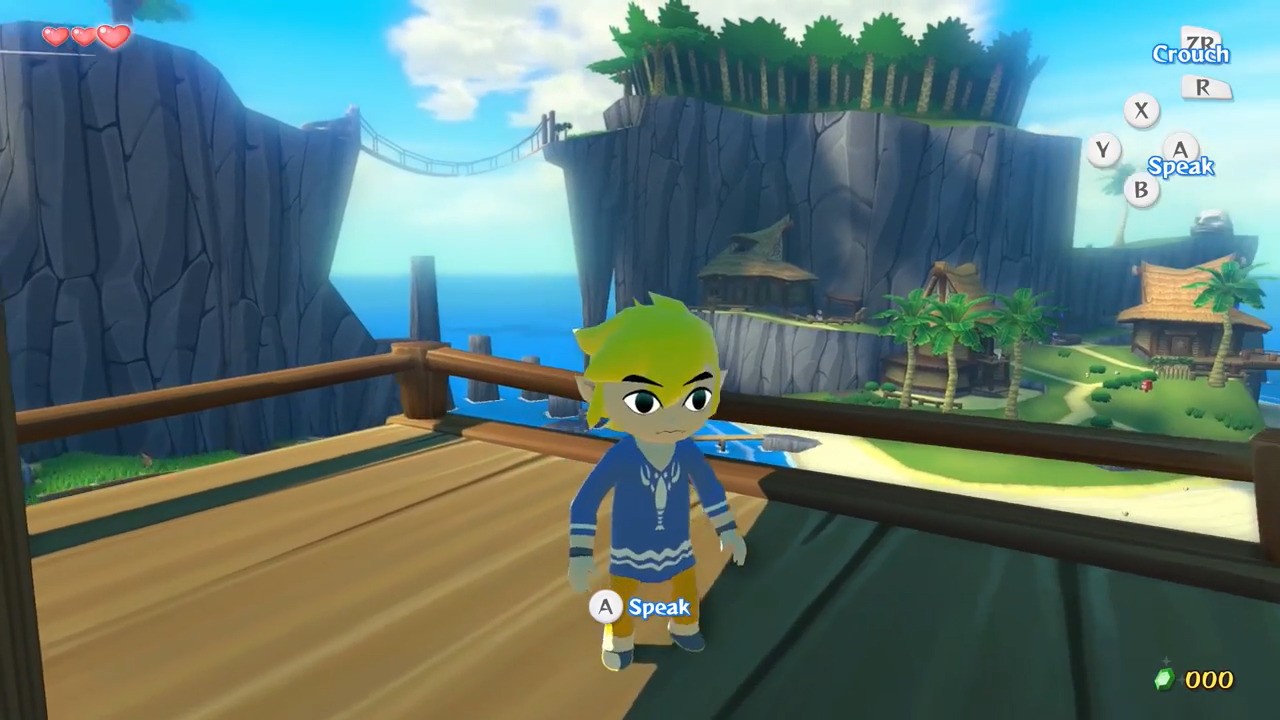Click the second heart in the health meter
The width and height of the screenshot is (1280, 720).
82,35
